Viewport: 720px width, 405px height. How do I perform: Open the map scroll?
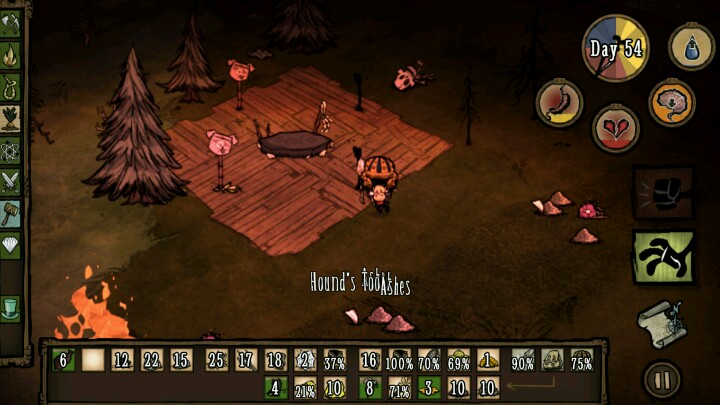(x=661, y=321)
